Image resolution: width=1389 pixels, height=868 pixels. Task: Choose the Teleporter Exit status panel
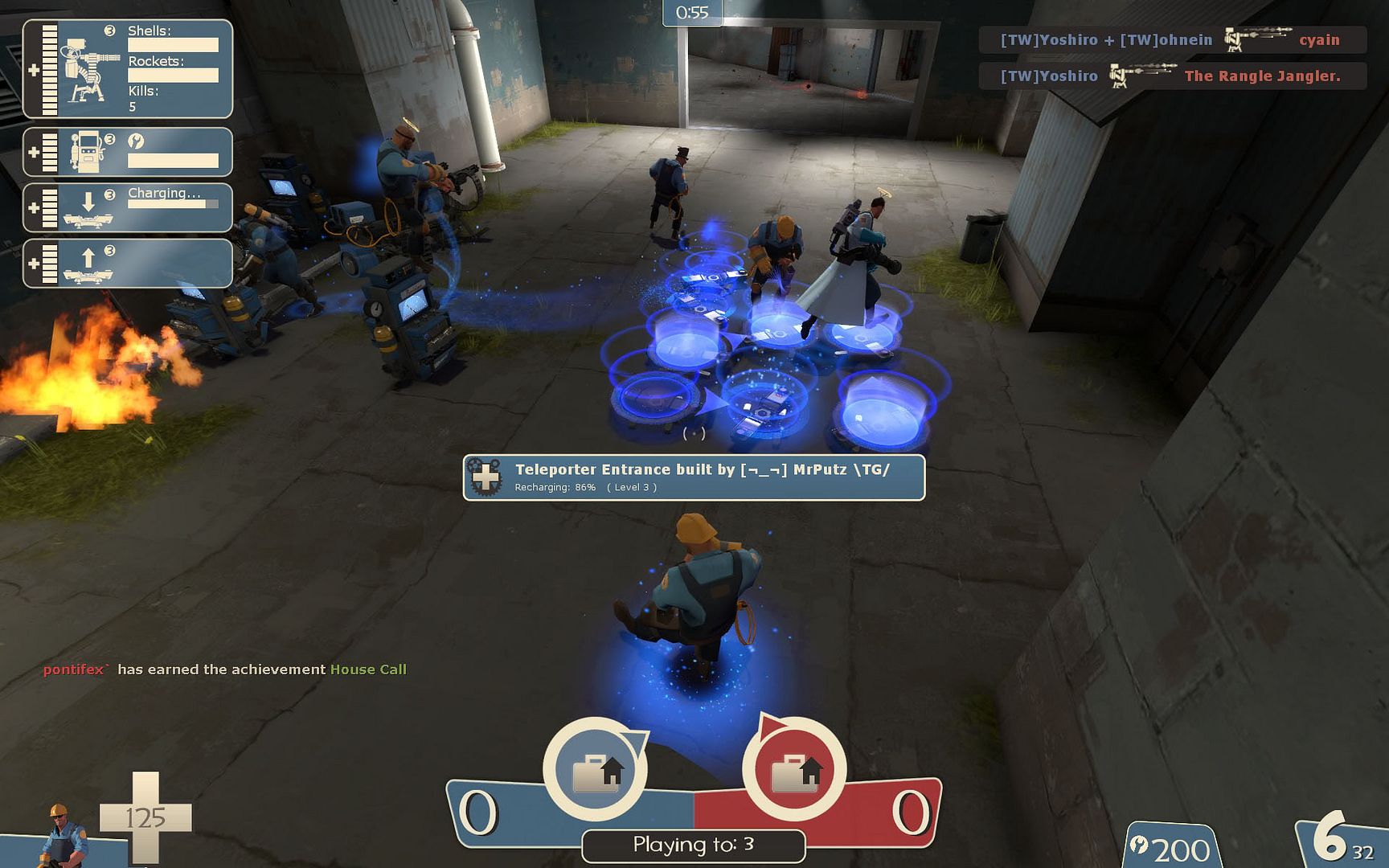tap(128, 263)
